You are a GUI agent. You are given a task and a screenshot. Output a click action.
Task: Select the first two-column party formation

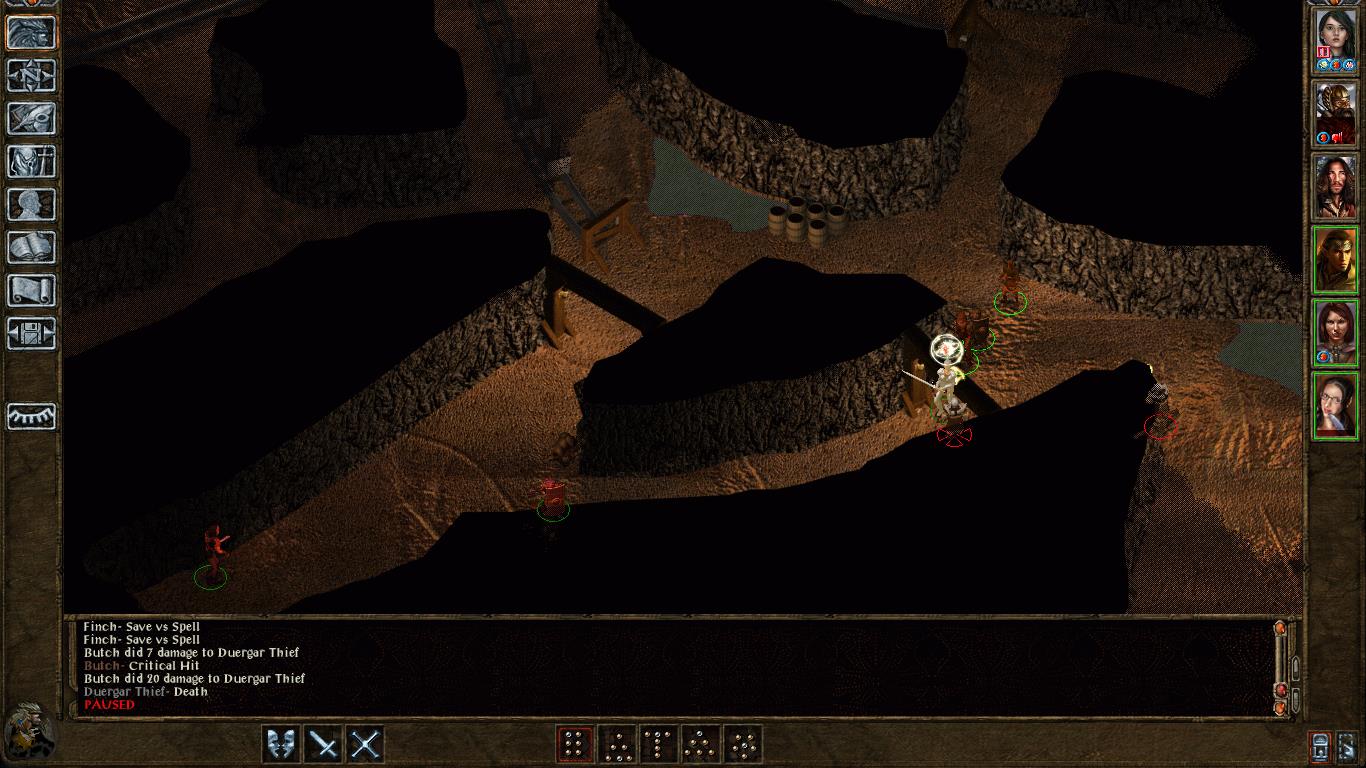(574, 744)
